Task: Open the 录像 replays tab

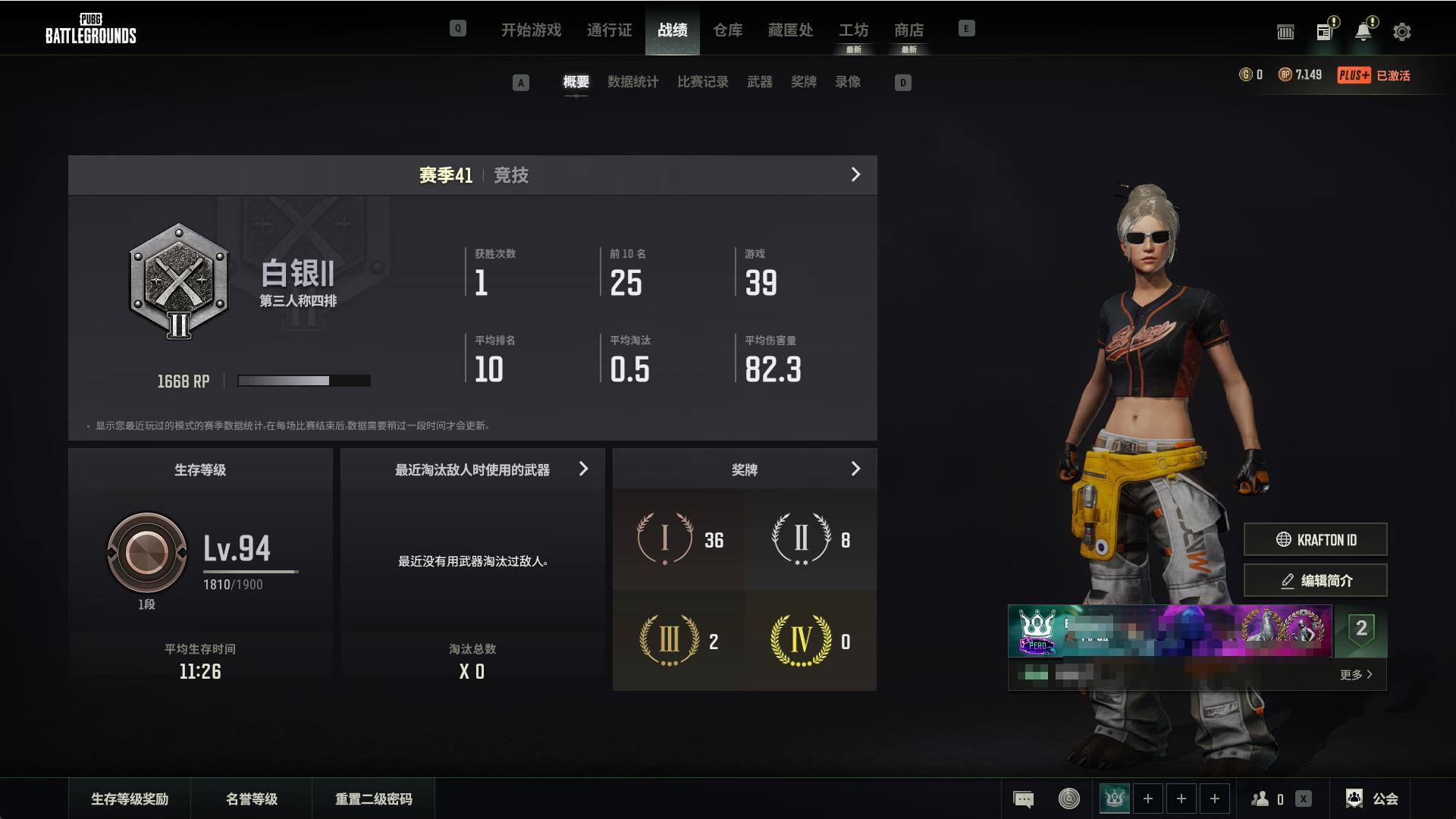Action: pyautogui.click(x=848, y=82)
